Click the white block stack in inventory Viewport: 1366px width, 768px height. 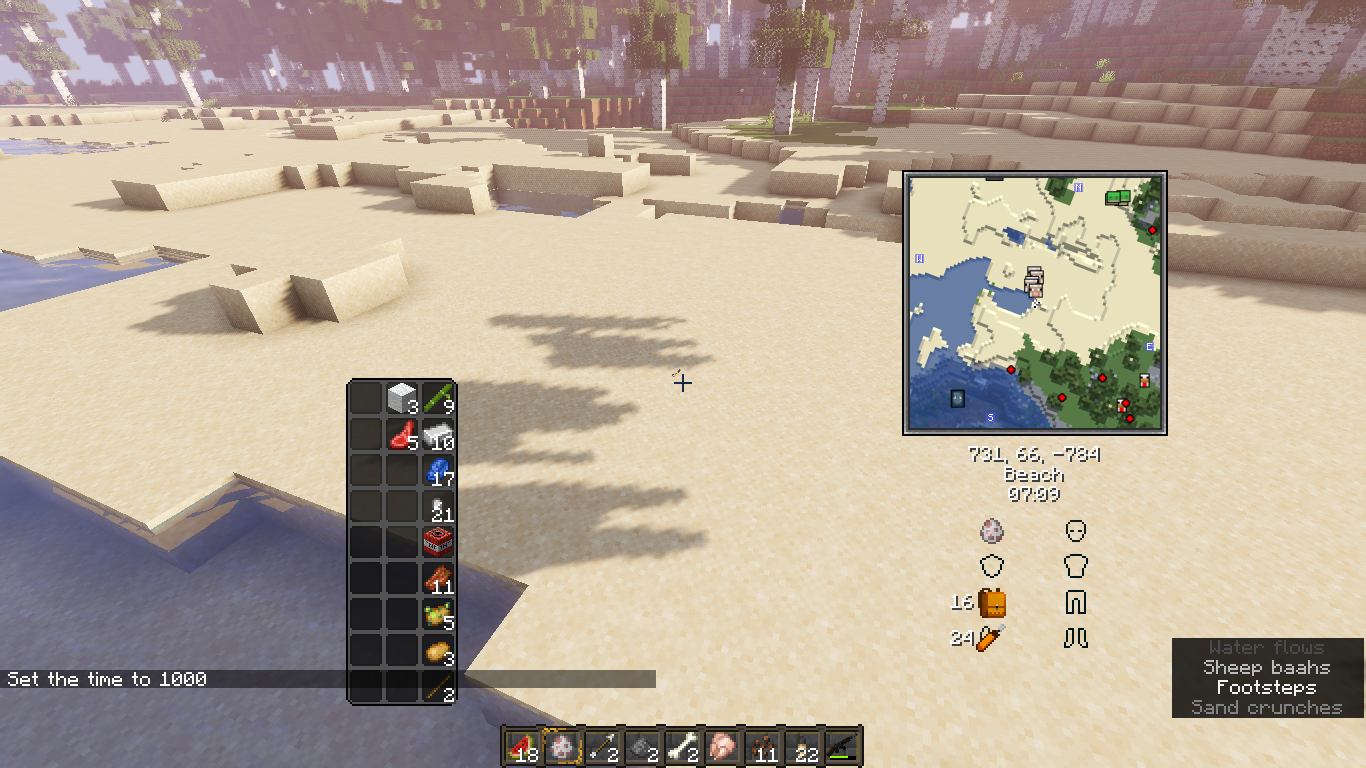click(402, 398)
